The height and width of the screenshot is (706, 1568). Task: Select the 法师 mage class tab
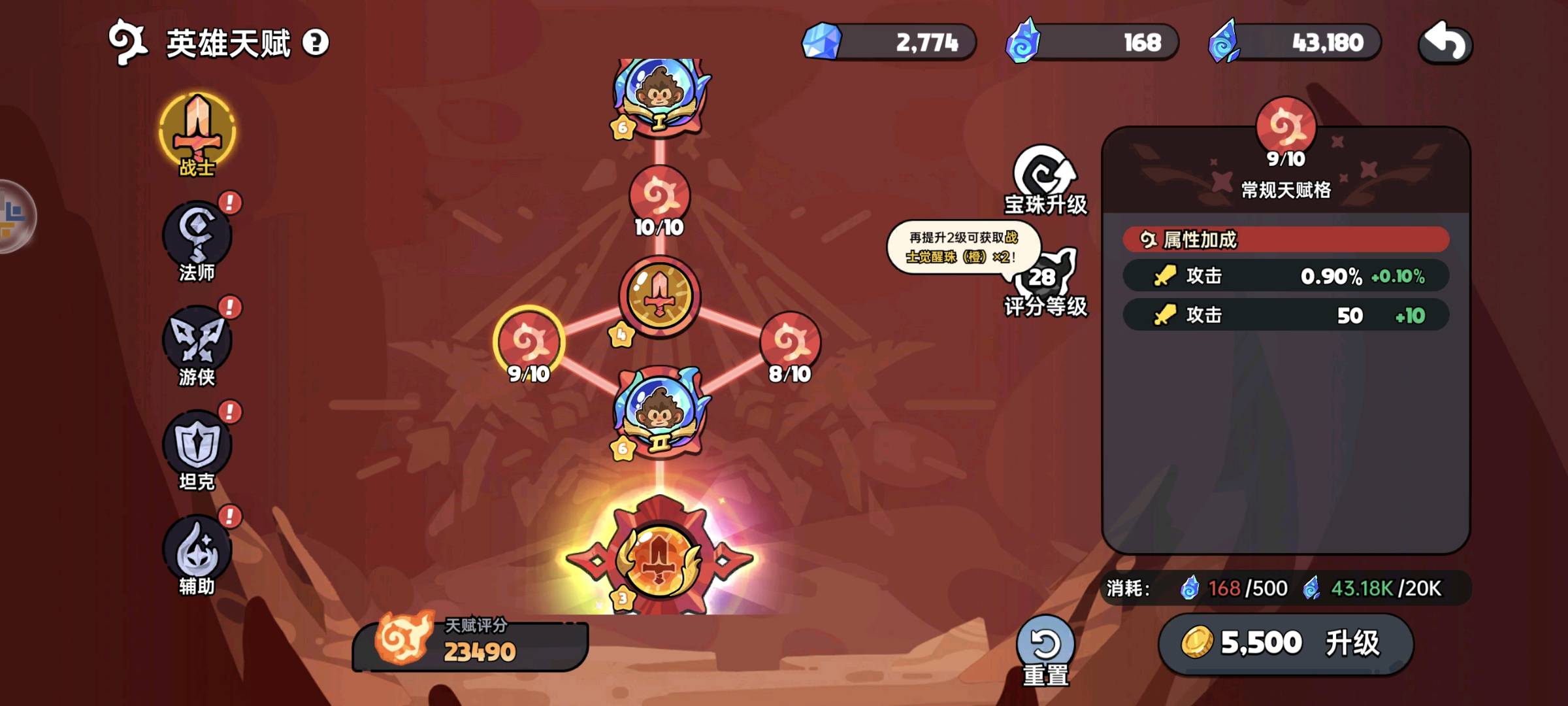197,239
